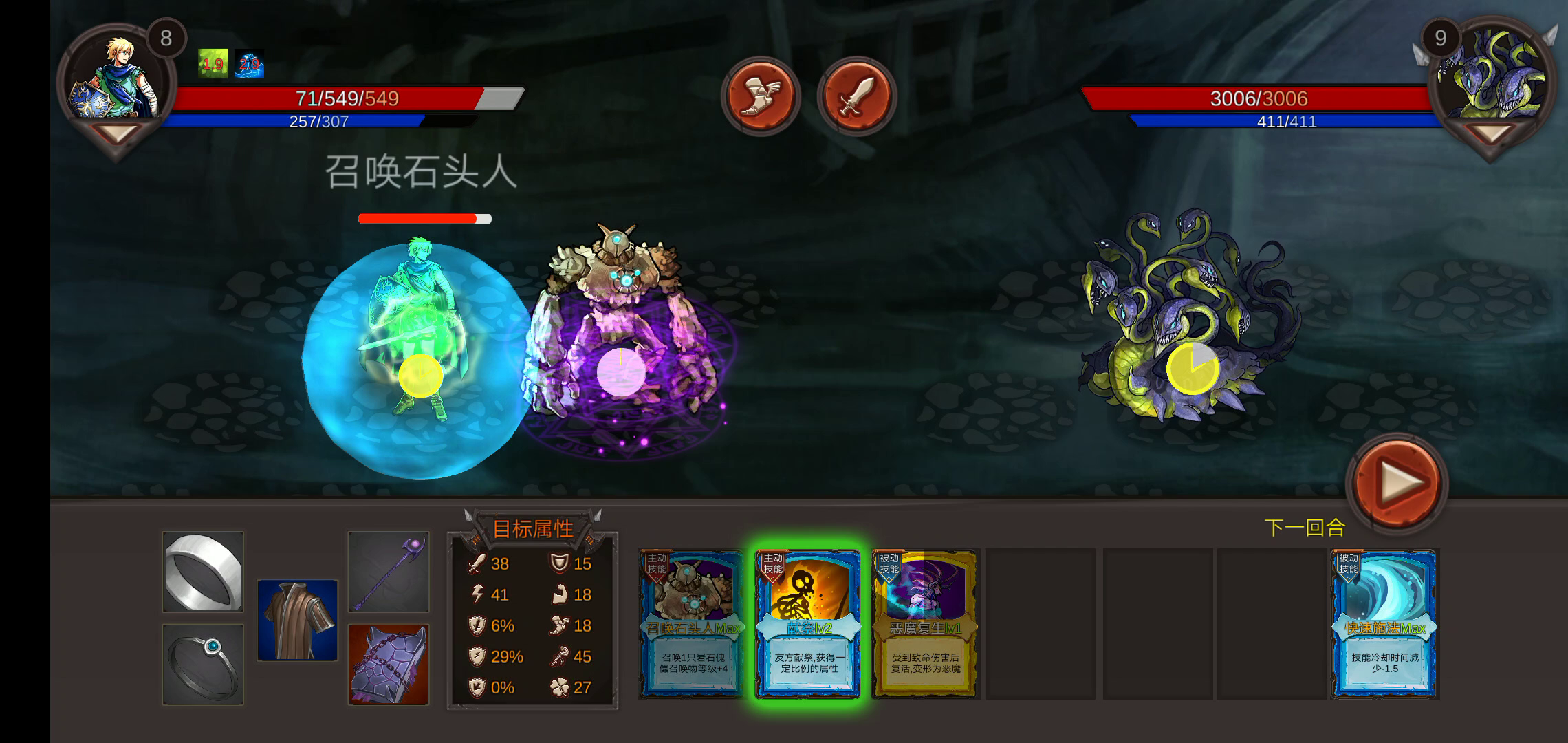Open the brown robe armor slot
The width and height of the screenshot is (1568, 743).
(x=297, y=620)
